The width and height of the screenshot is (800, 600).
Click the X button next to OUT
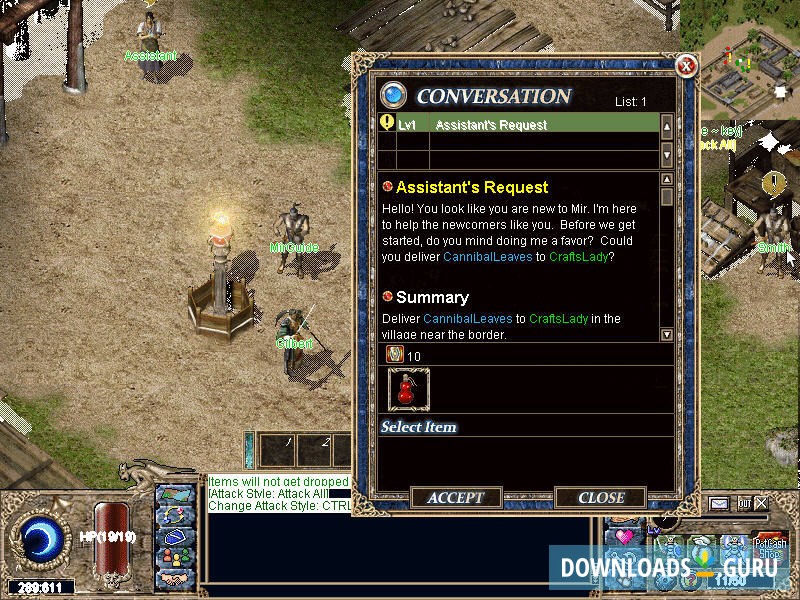[762, 503]
